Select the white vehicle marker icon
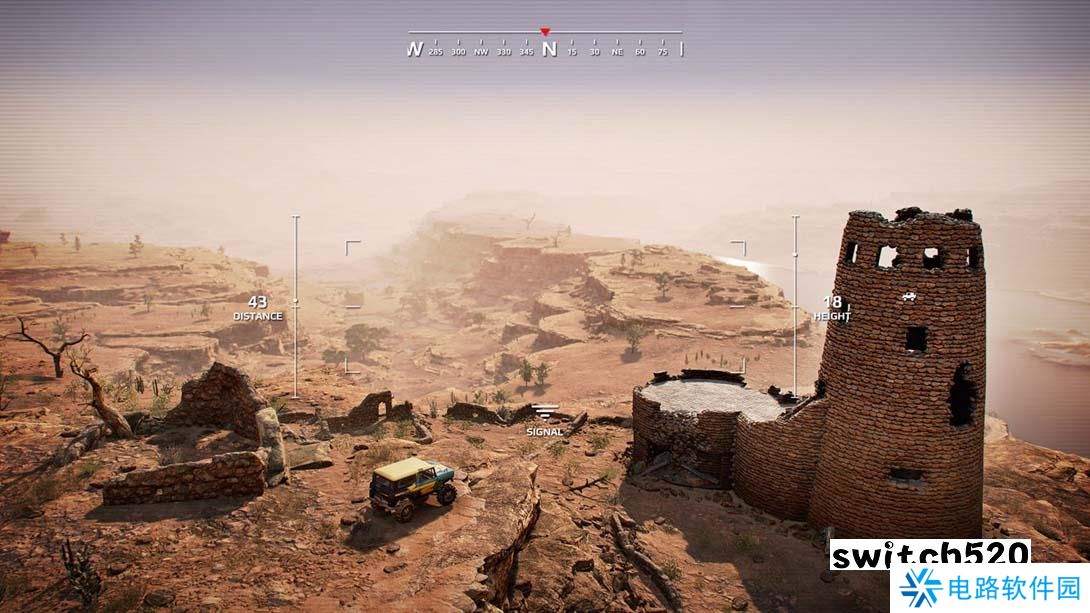 908,296
